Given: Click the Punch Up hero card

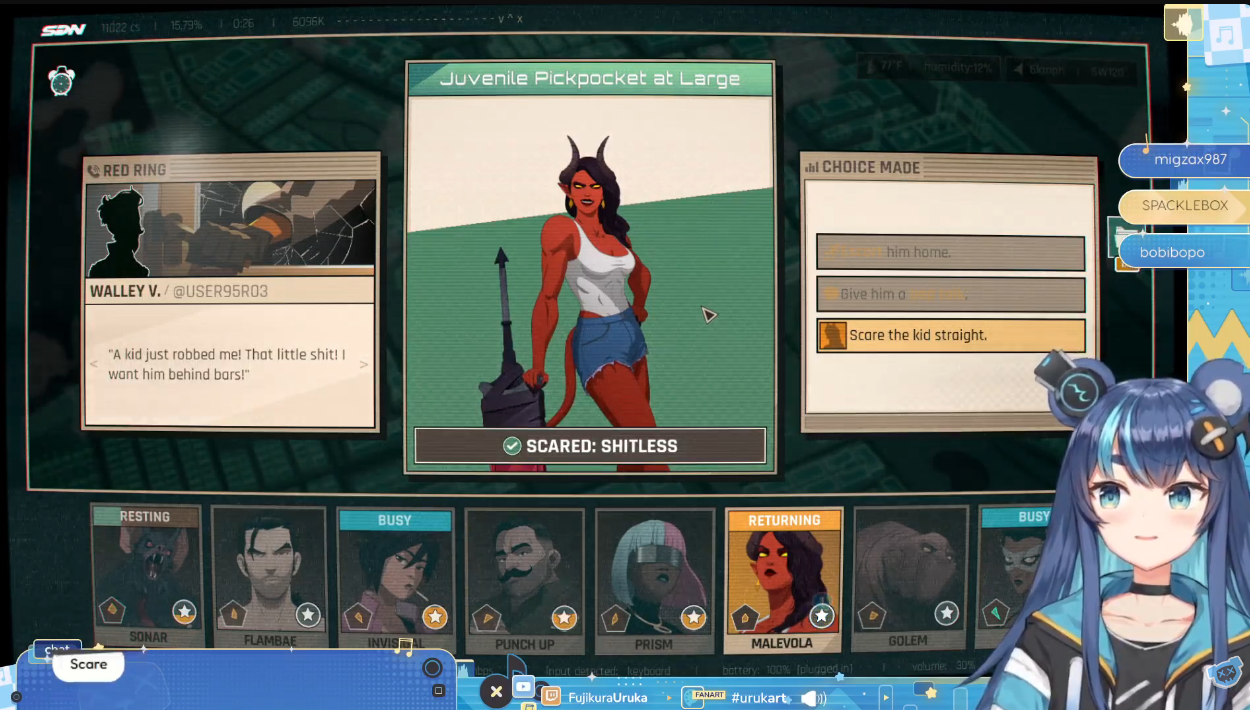Looking at the screenshot, I should pos(524,580).
